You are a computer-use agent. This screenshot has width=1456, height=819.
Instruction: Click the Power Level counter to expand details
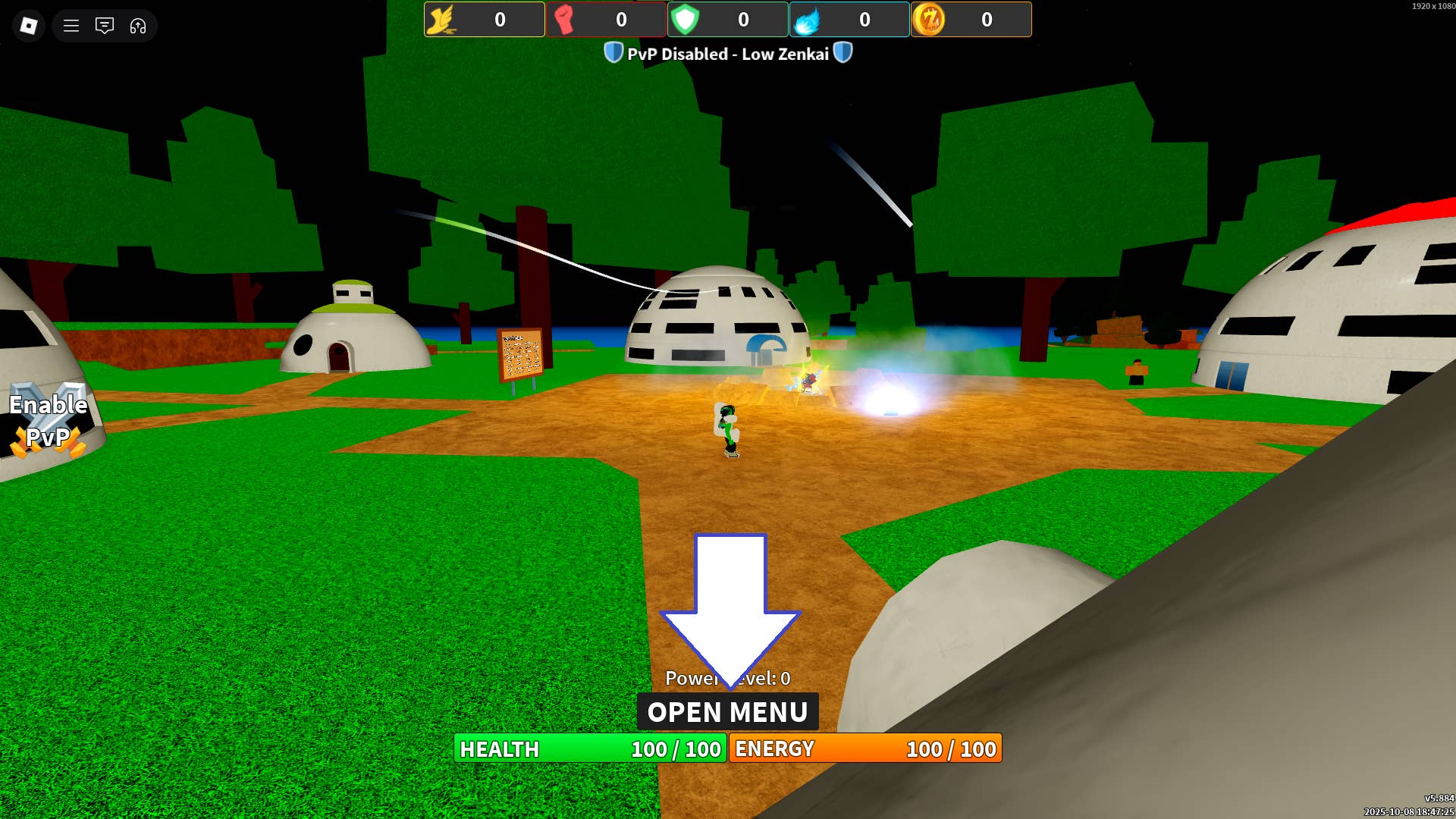click(727, 679)
